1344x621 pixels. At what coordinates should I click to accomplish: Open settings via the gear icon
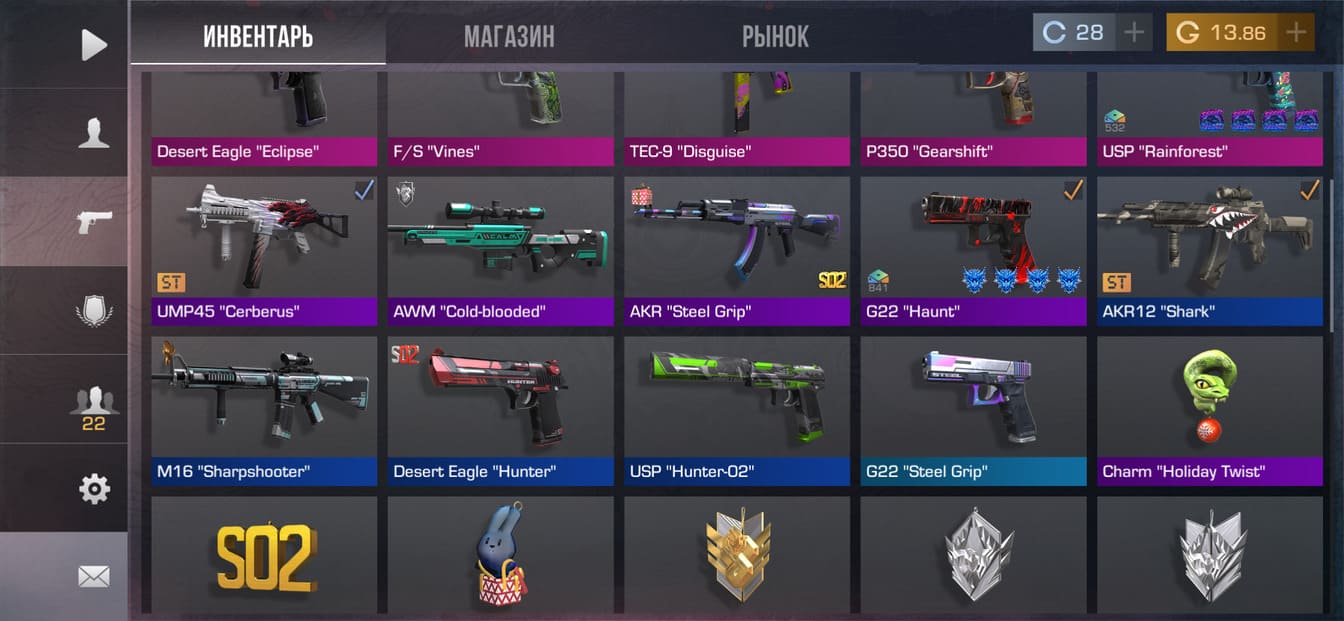click(x=93, y=489)
